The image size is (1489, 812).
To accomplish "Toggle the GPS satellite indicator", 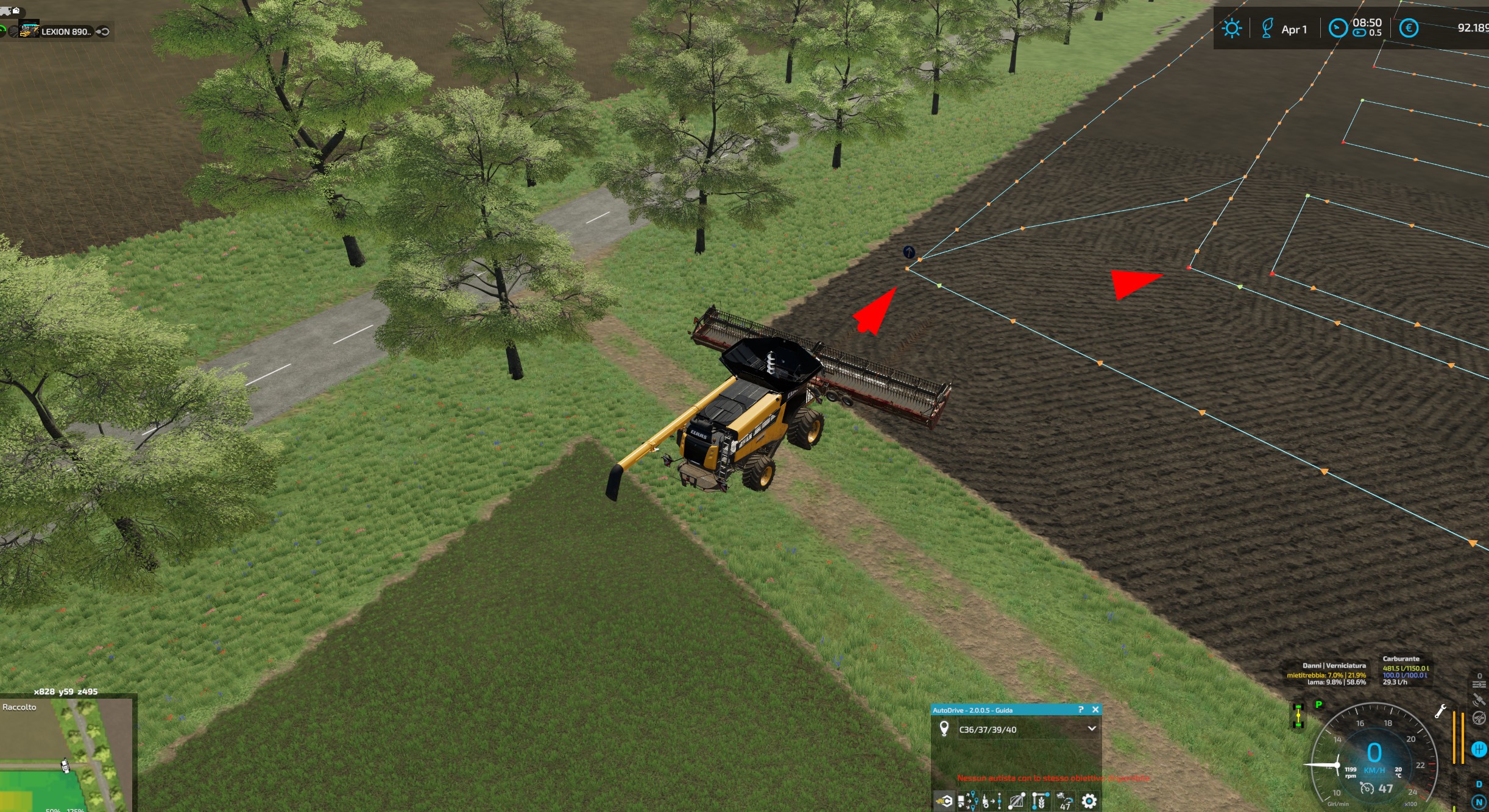I will 1479,699.
